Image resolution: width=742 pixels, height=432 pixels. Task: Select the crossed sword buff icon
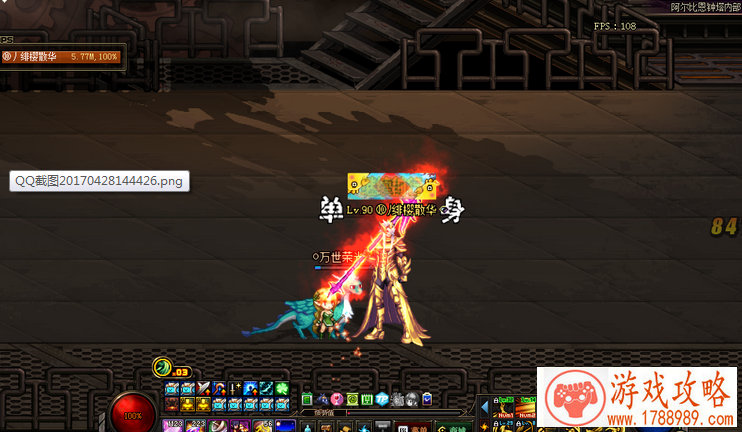click(204, 388)
